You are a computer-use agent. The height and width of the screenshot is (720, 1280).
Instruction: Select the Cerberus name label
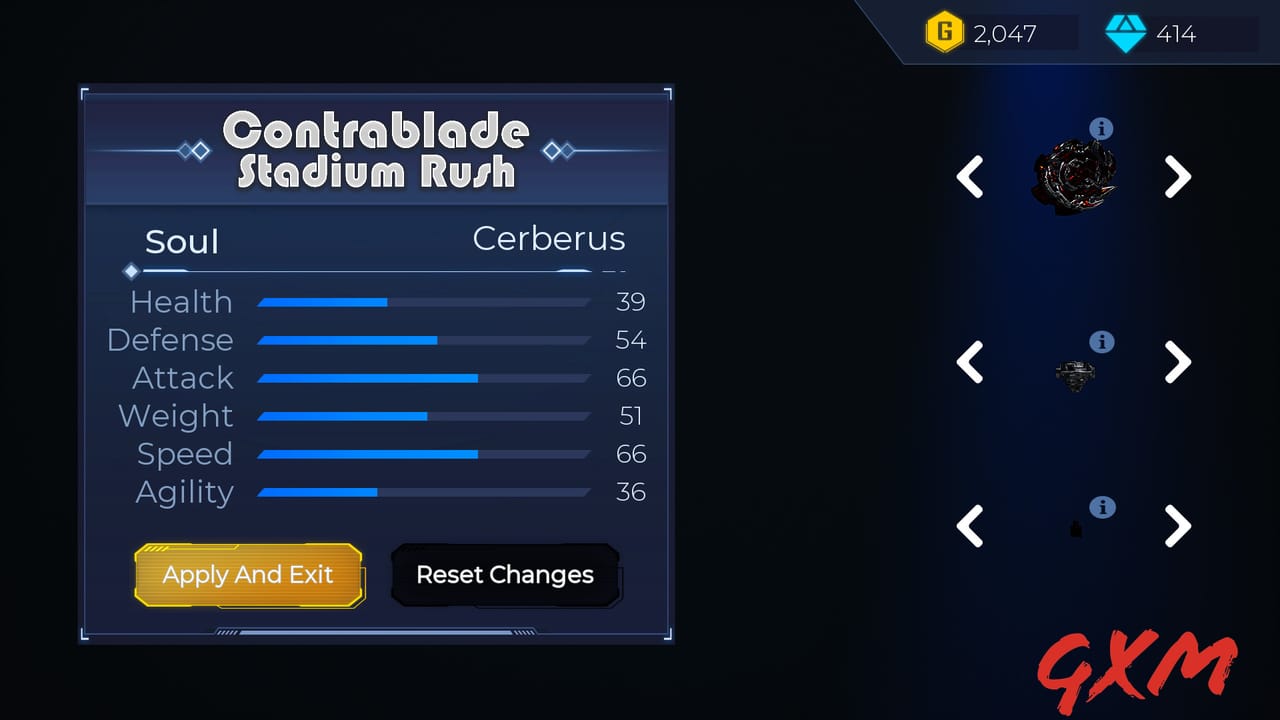(x=549, y=239)
